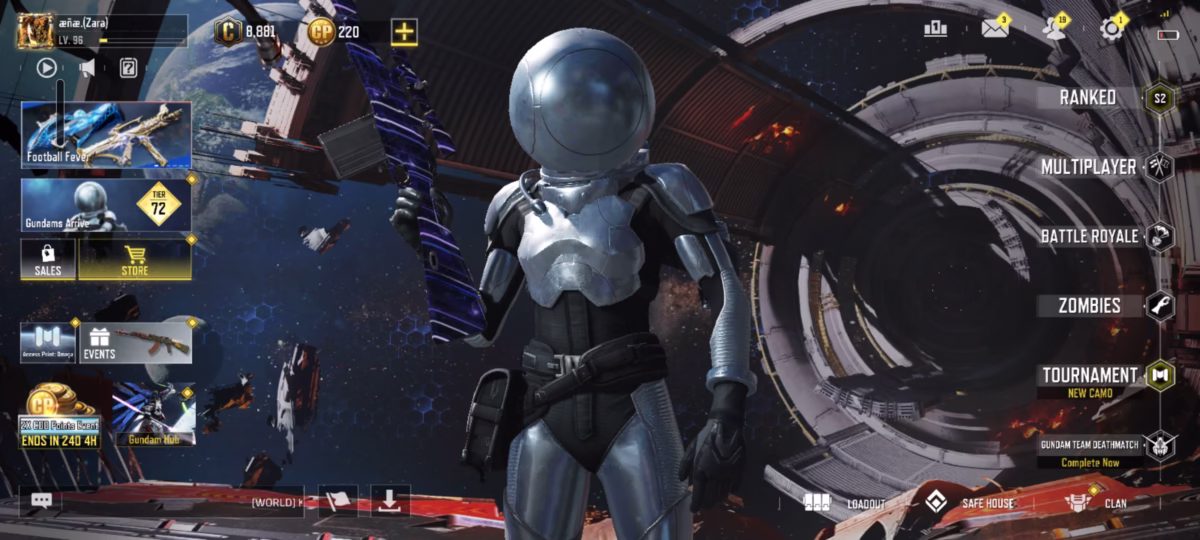1200x540 pixels.
Task: Add CP with the yellow plus button
Action: click(x=404, y=32)
